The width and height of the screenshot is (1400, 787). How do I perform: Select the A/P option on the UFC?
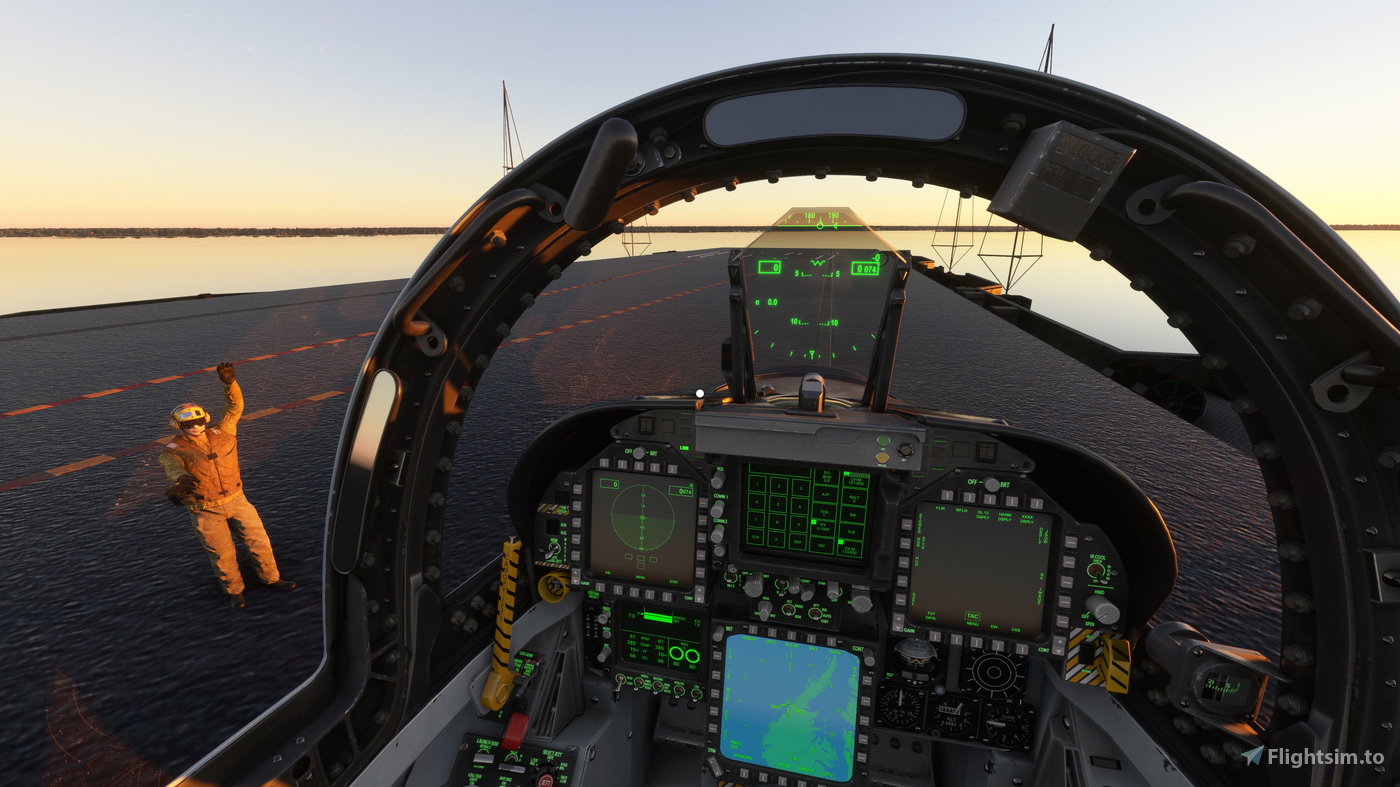coord(826,494)
